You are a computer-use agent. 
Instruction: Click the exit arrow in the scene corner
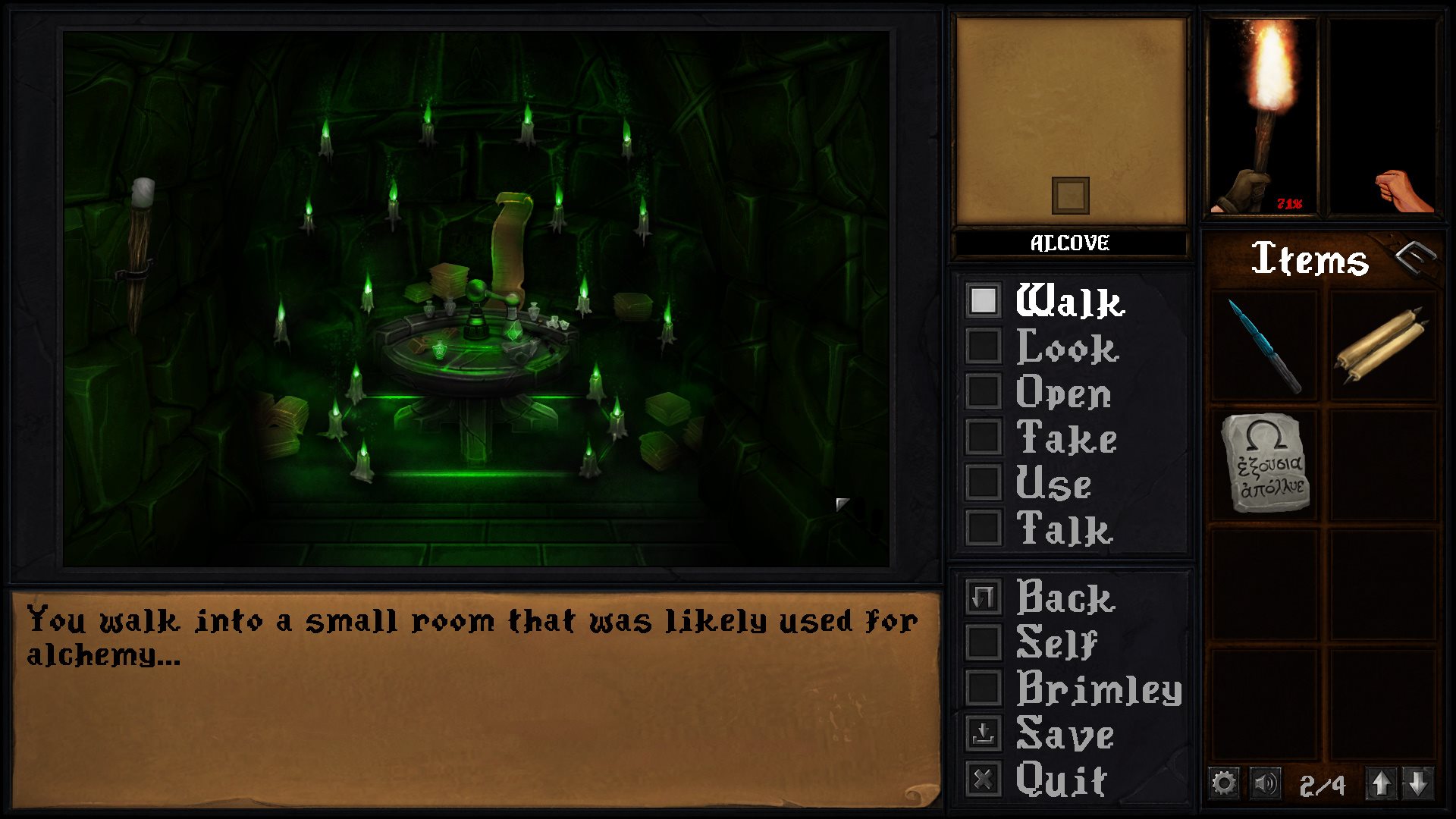pos(844,502)
